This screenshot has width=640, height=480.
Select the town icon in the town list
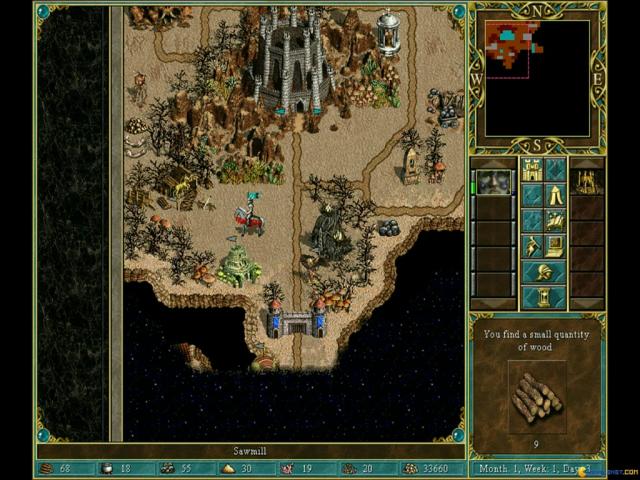point(587,182)
